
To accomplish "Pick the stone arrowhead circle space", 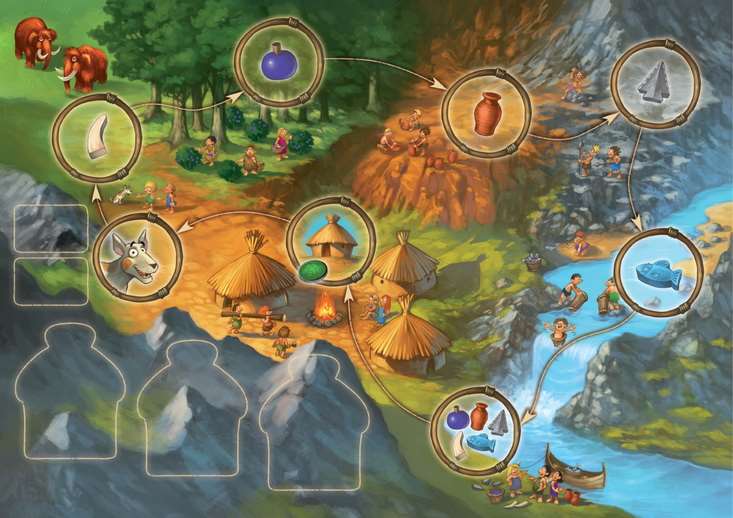I will pyautogui.click(x=655, y=84).
